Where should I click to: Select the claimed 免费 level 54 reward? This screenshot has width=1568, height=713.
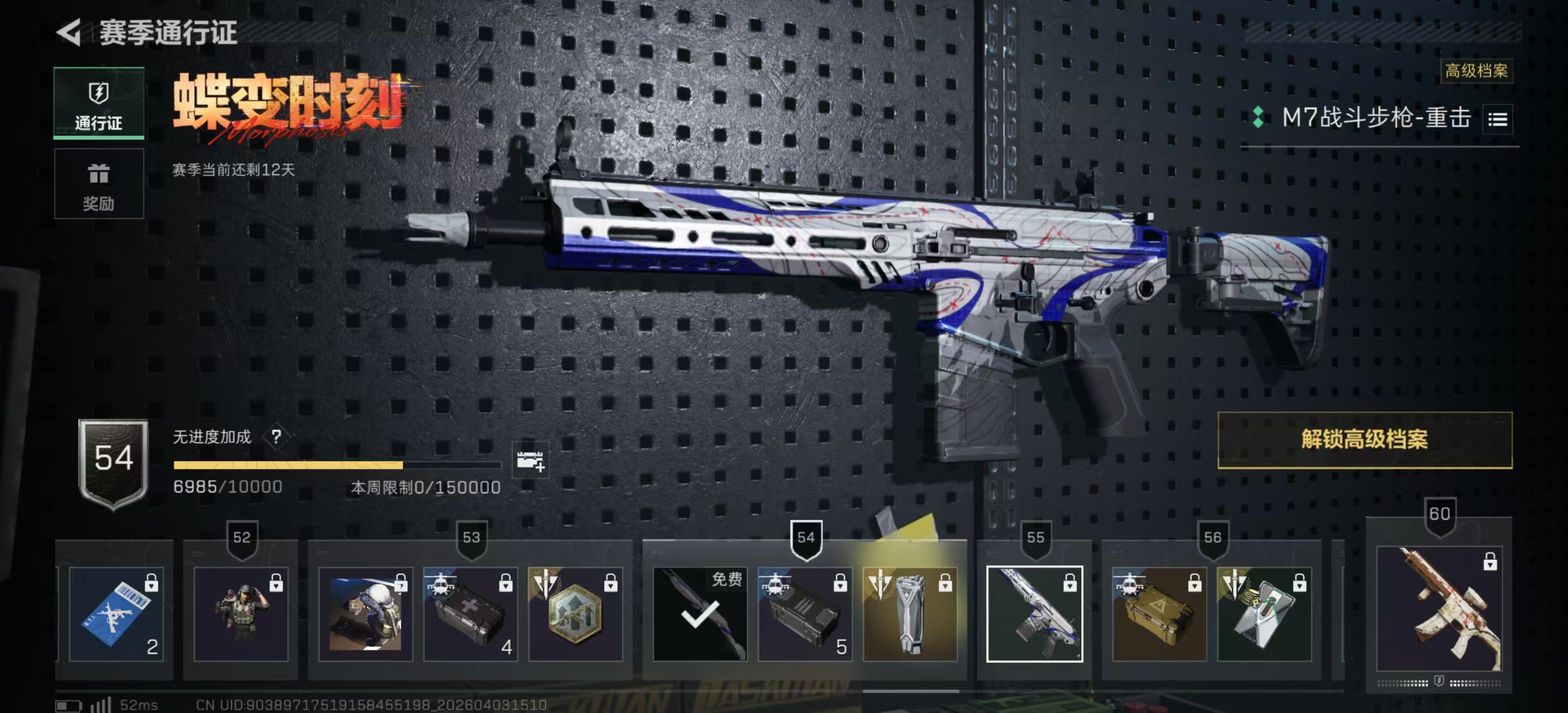coord(700,614)
